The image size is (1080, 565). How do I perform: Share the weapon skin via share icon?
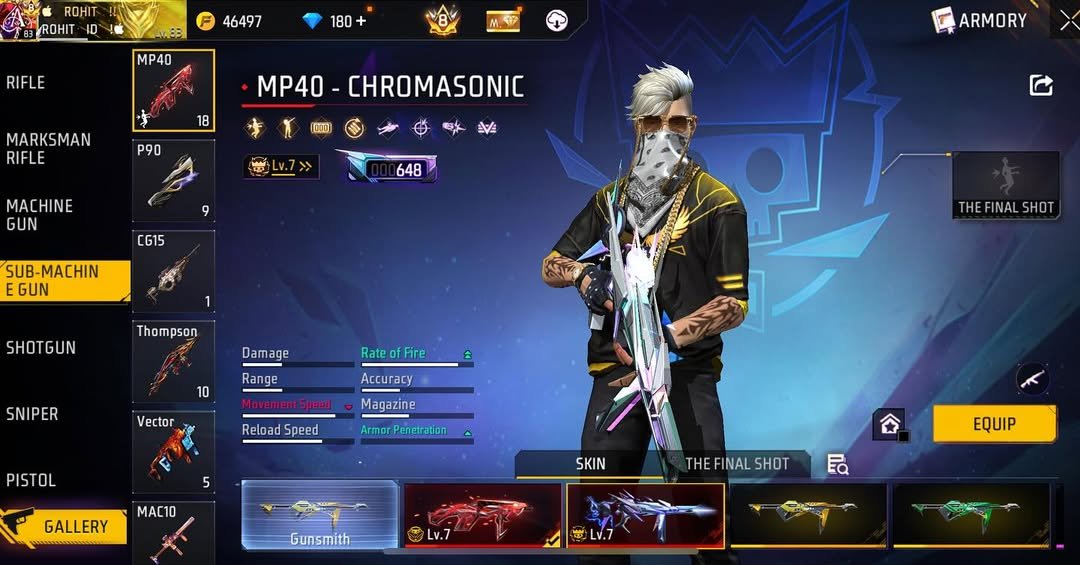[1041, 86]
